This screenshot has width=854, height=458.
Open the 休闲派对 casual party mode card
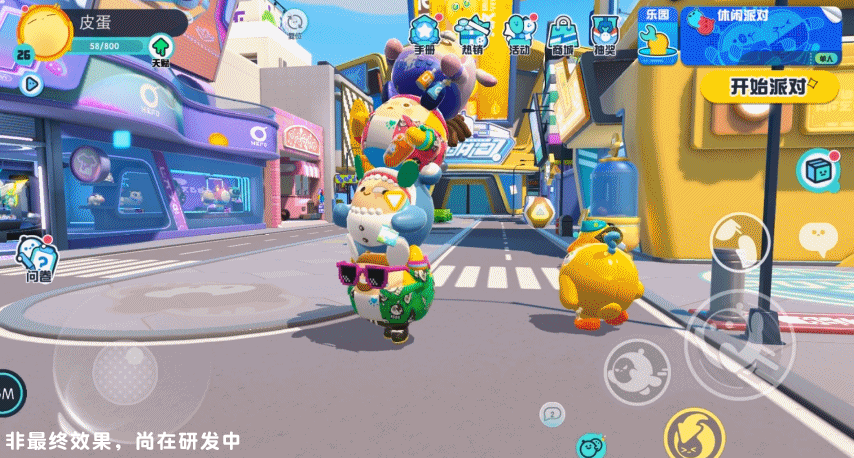click(759, 36)
